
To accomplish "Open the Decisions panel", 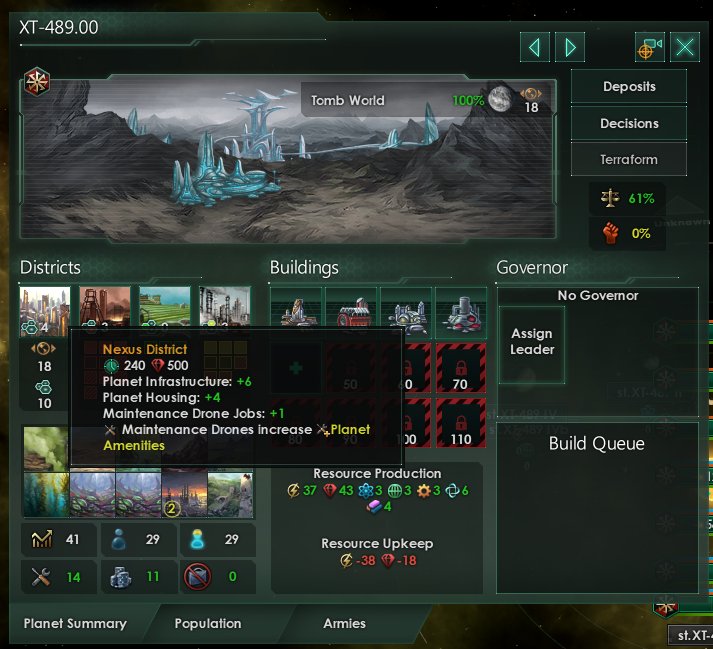I will tap(629, 123).
